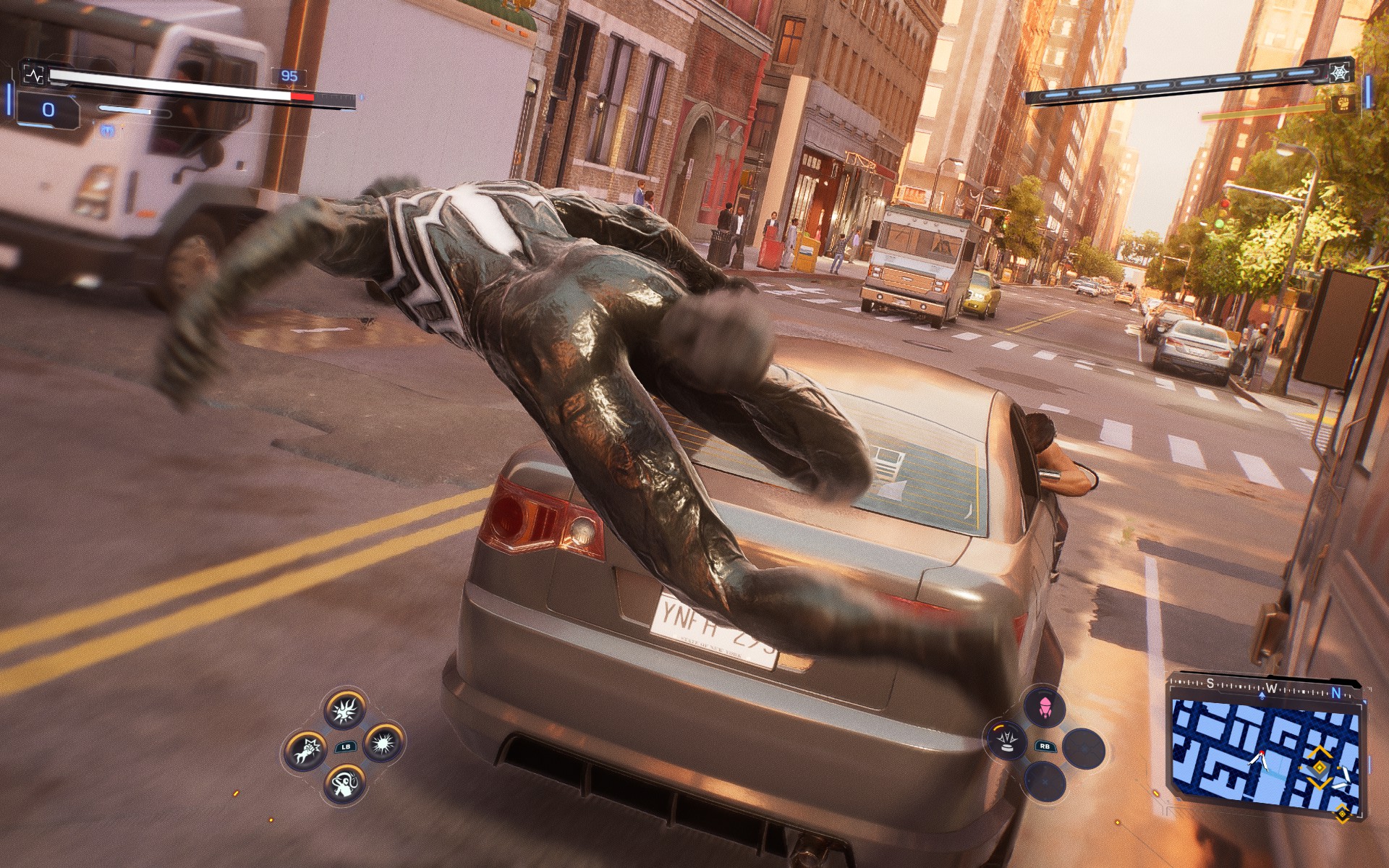
Task: Click the 0 combo counter box
Action: [48, 110]
